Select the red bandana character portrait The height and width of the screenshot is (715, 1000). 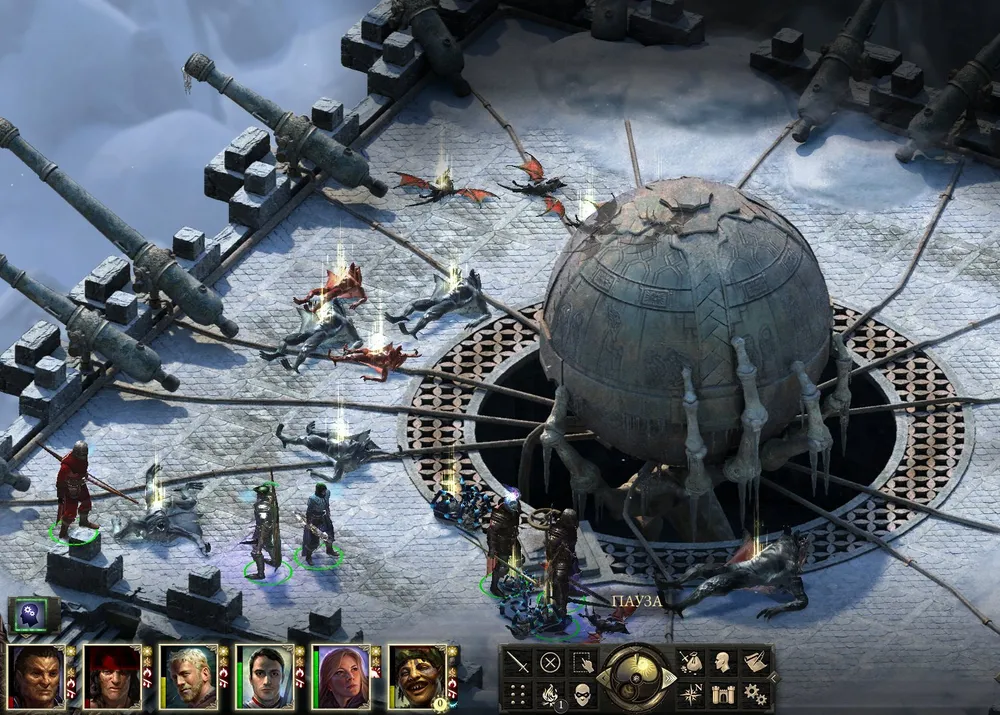[x=112, y=677]
